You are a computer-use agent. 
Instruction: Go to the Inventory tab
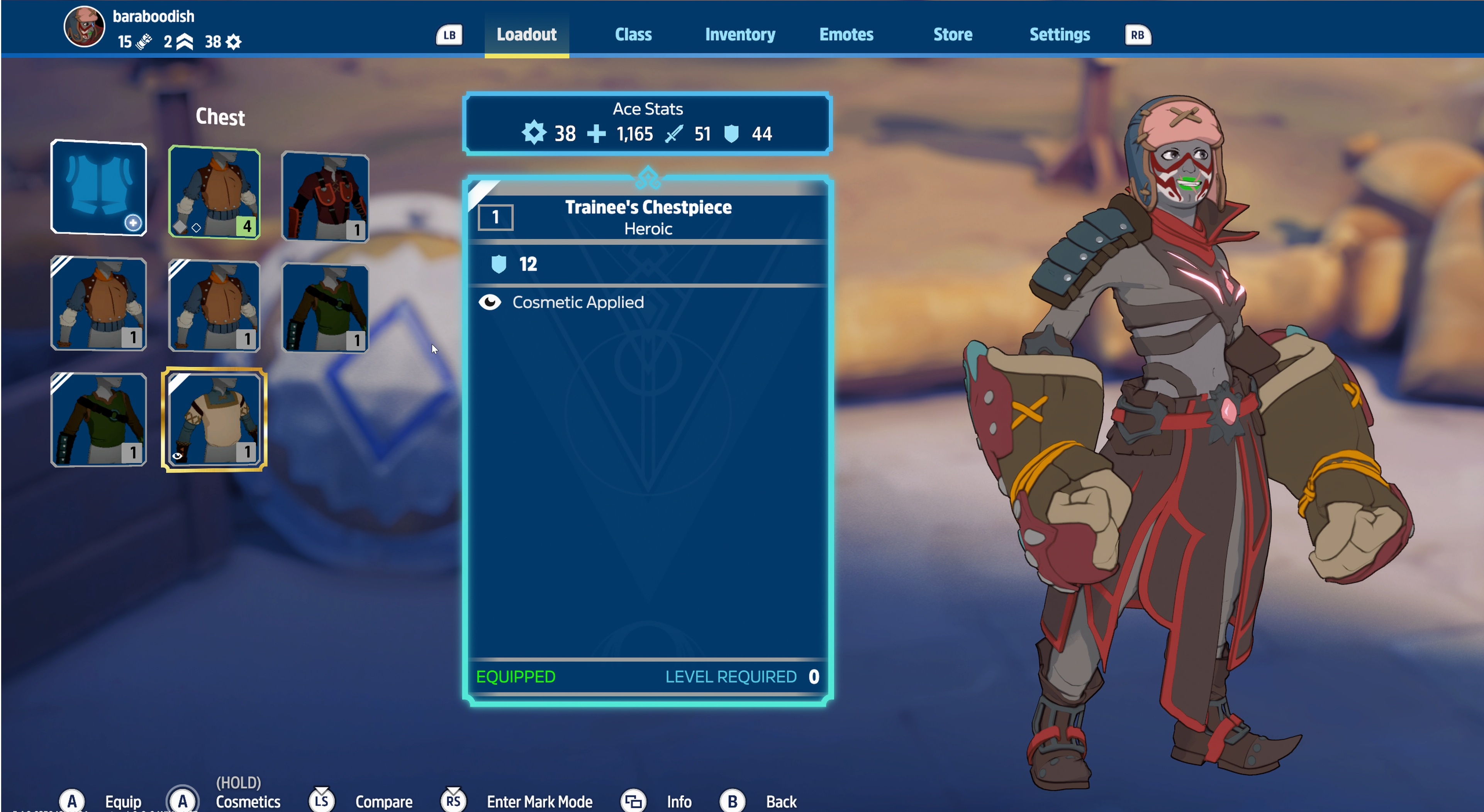point(740,35)
